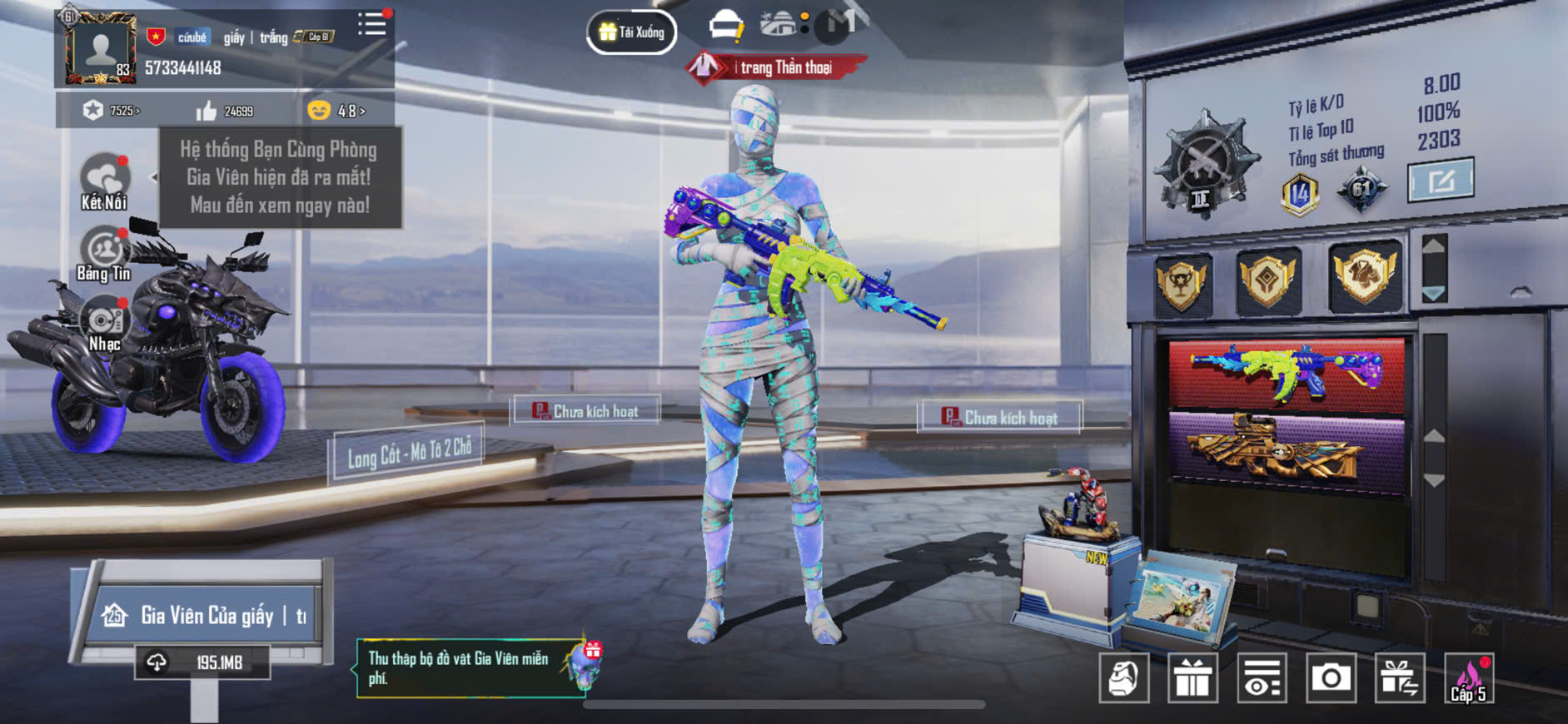The image size is (1568, 724).
Task: Open the free Gia Viên items notice
Action: click(470, 667)
